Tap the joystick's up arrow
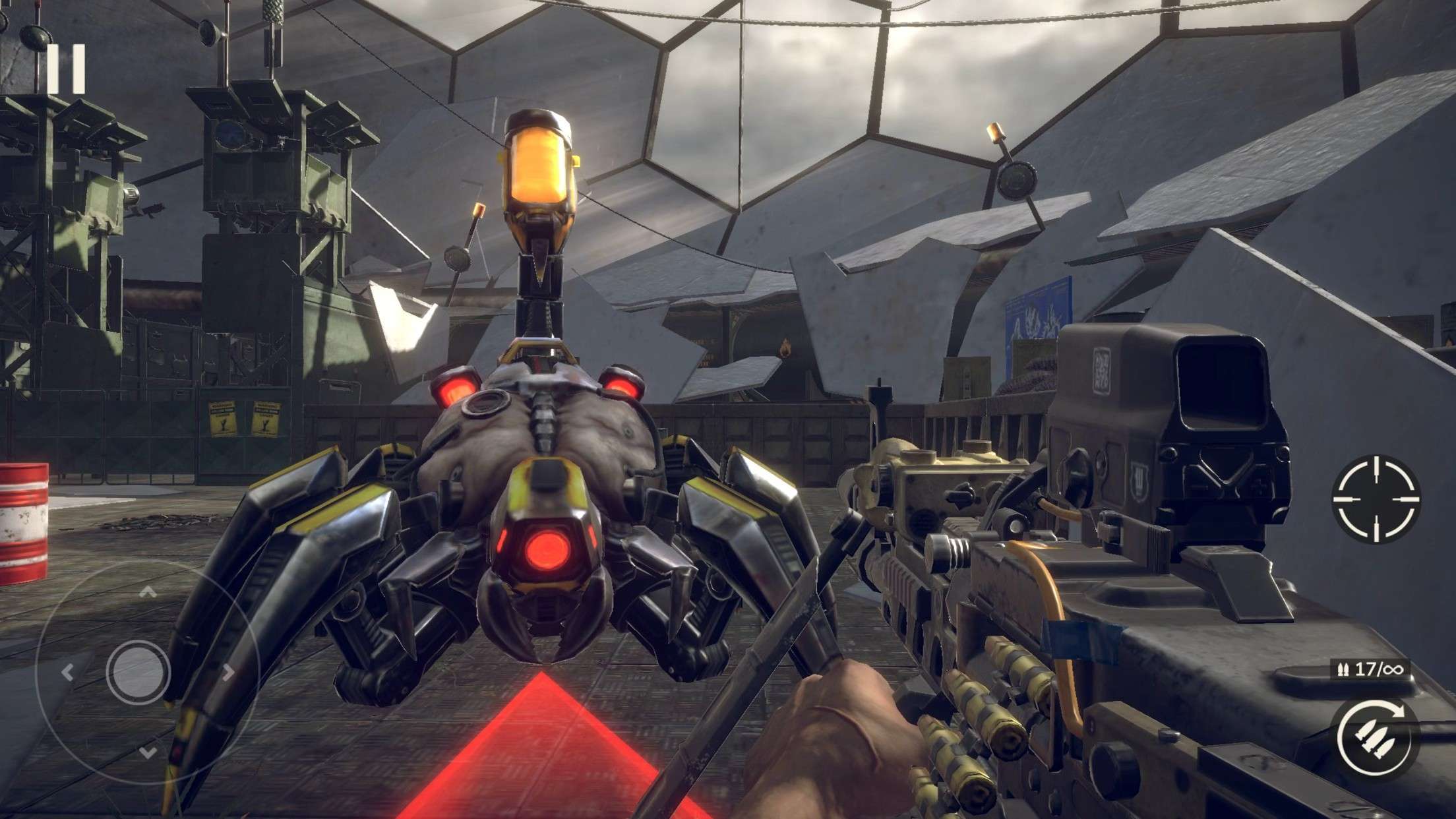The height and width of the screenshot is (819, 1456). (148, 593)
